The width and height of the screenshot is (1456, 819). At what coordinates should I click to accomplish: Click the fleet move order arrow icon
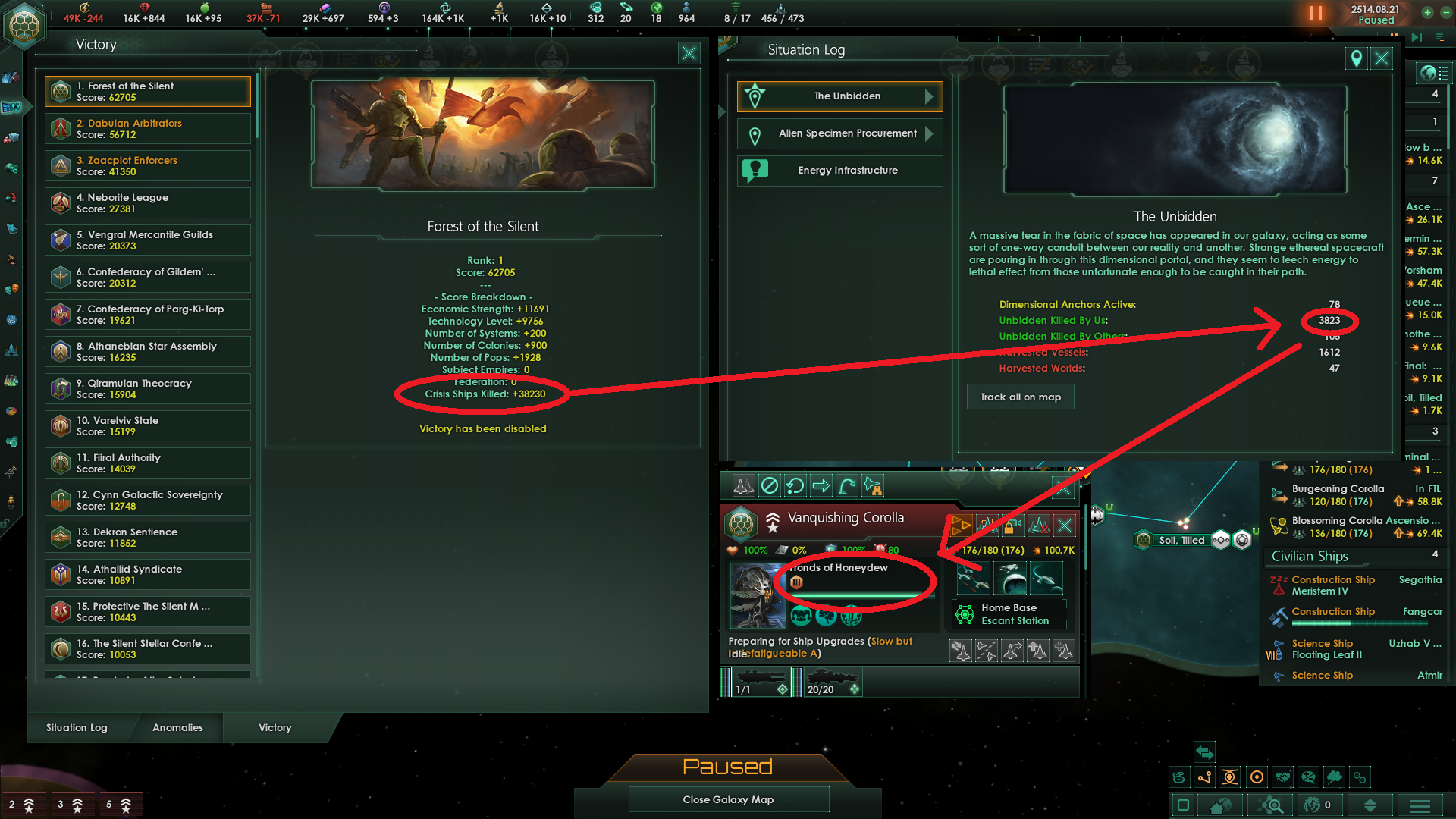[x=821, y=486]
